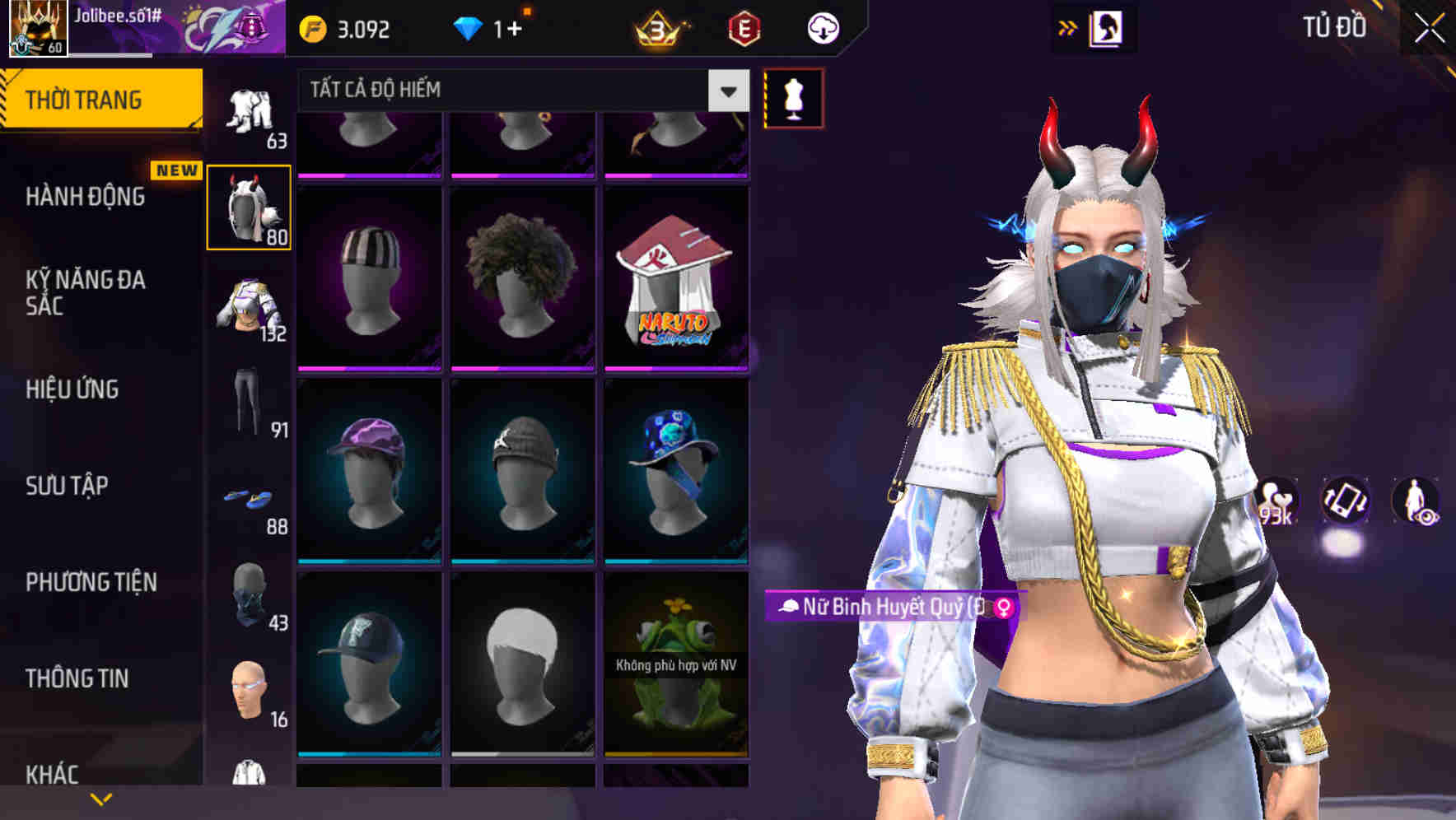The image size is (1456, 820).
Task: Select the headwear category with 80 items
Action: click(250, 206)
